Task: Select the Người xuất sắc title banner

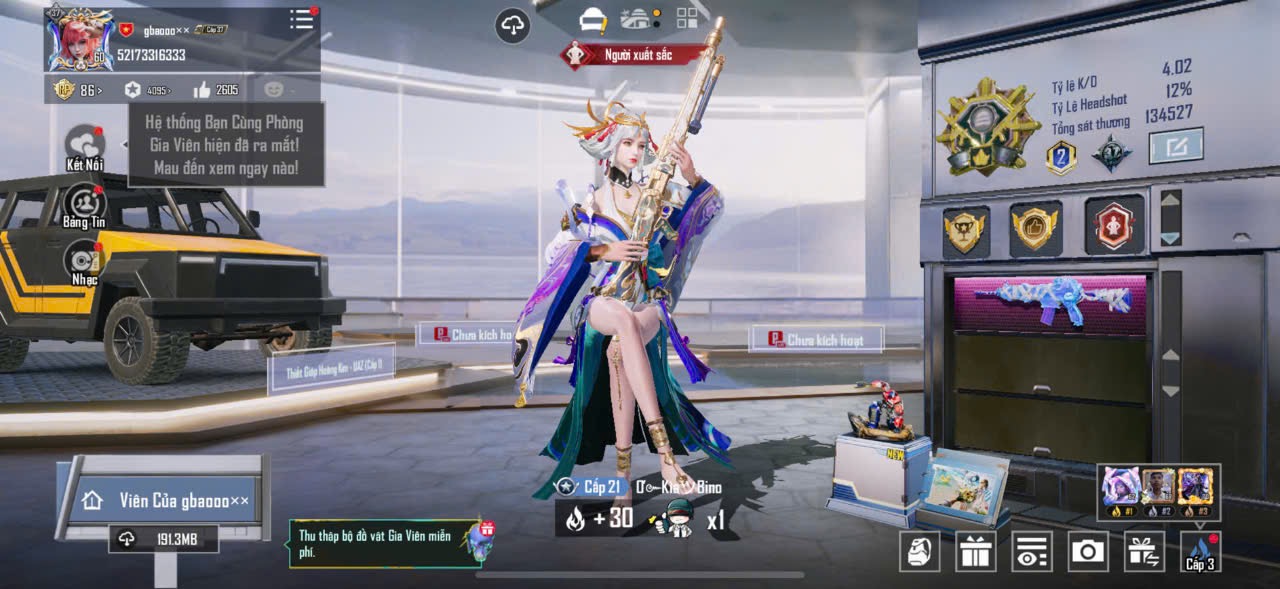Action: pyautogui.click(x=632, y=54)
